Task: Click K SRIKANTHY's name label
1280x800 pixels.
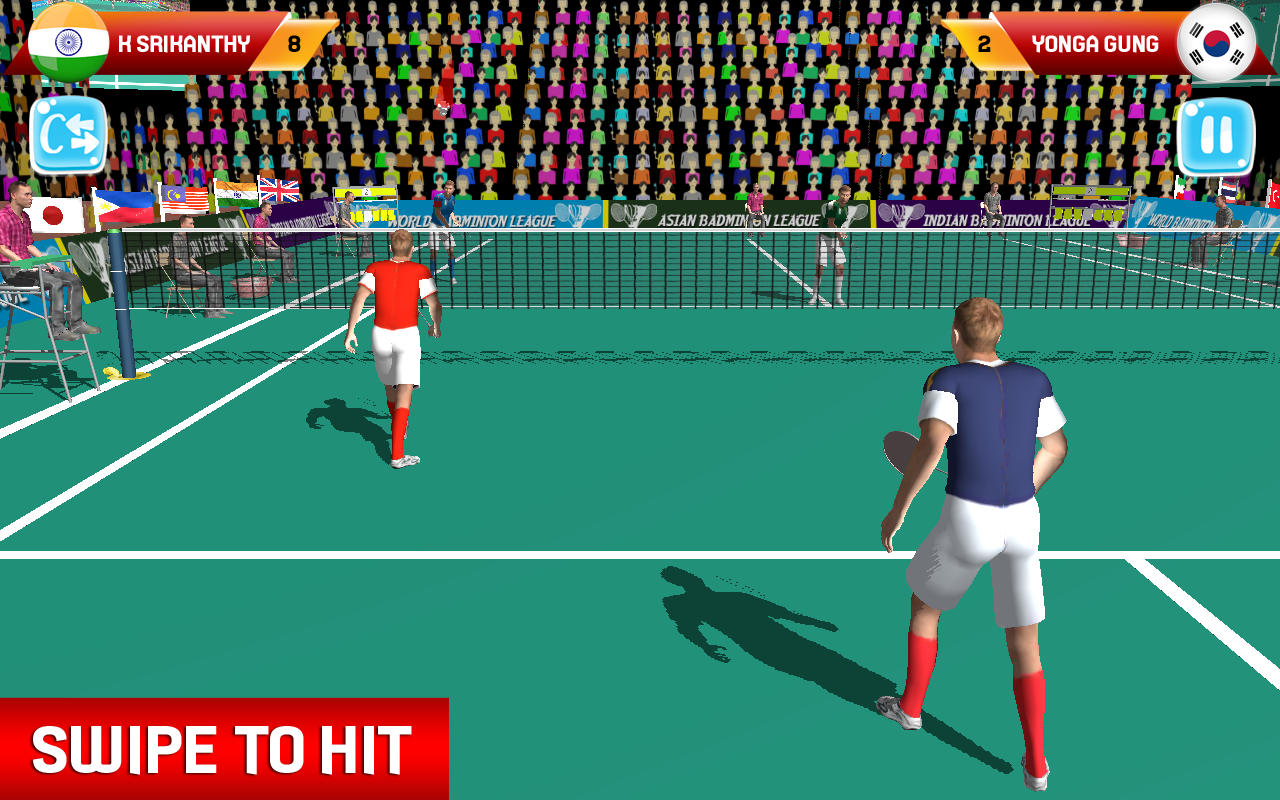Action: coord(185,43)
